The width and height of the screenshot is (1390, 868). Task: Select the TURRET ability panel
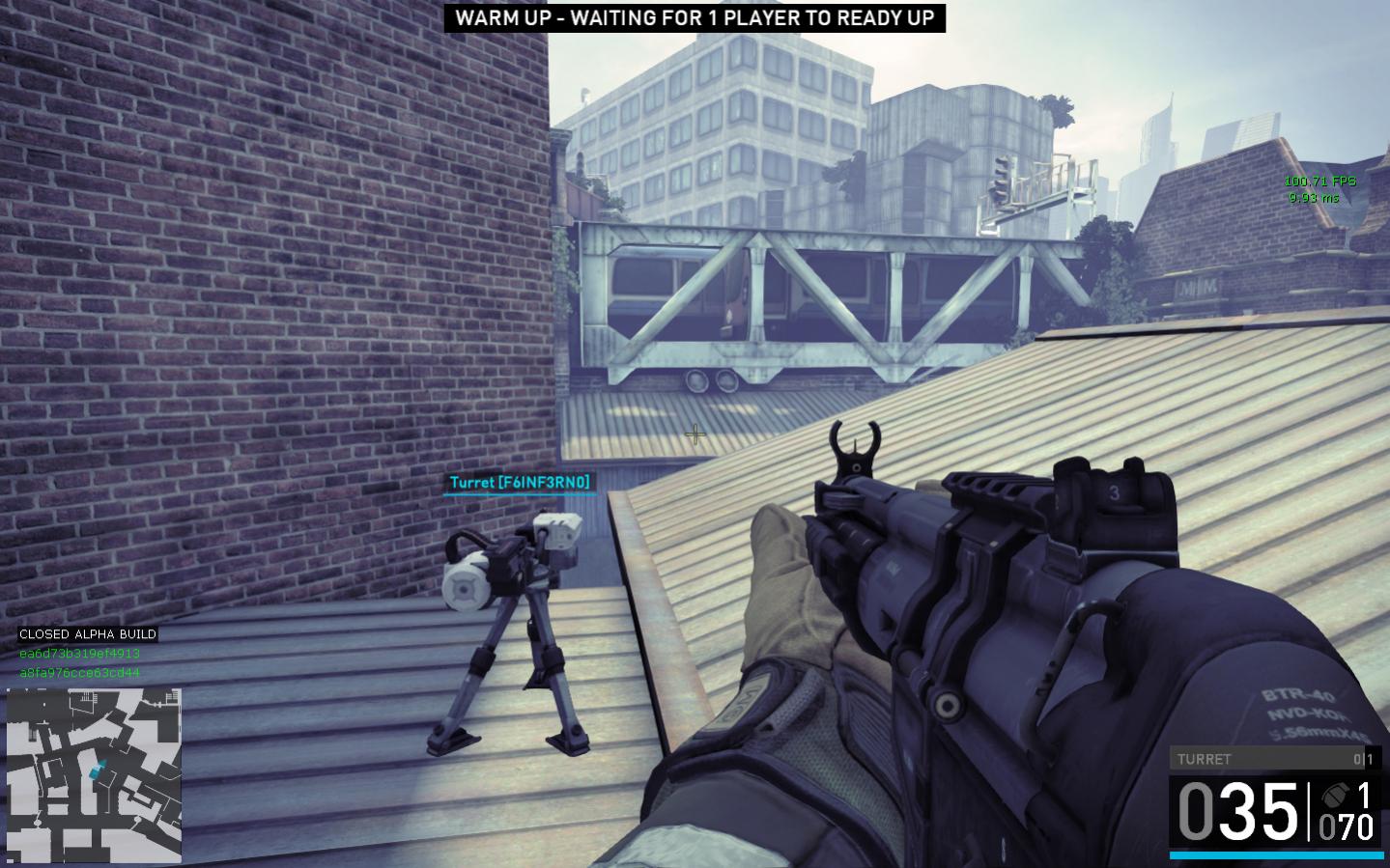(x=1275, y=759)
